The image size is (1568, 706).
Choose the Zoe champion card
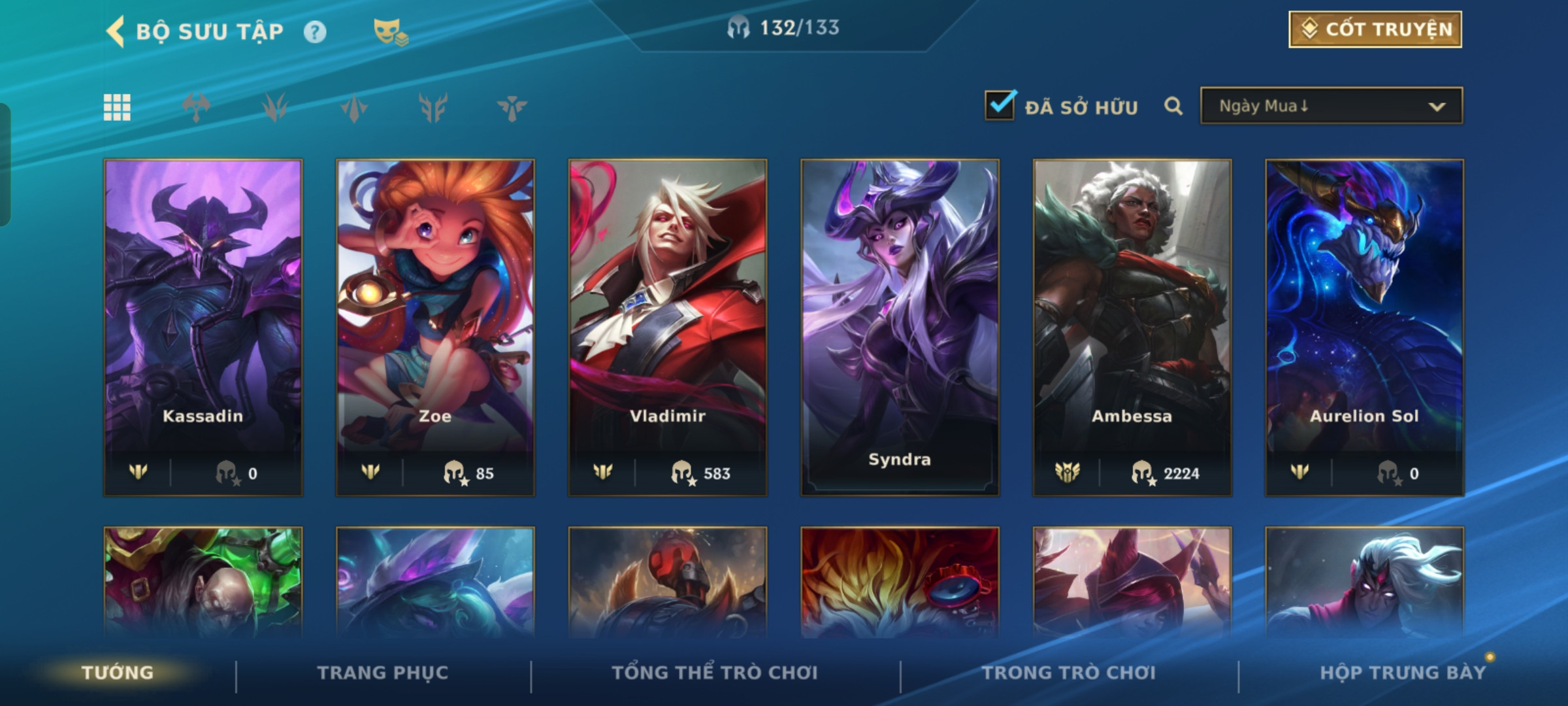point(435,327)
